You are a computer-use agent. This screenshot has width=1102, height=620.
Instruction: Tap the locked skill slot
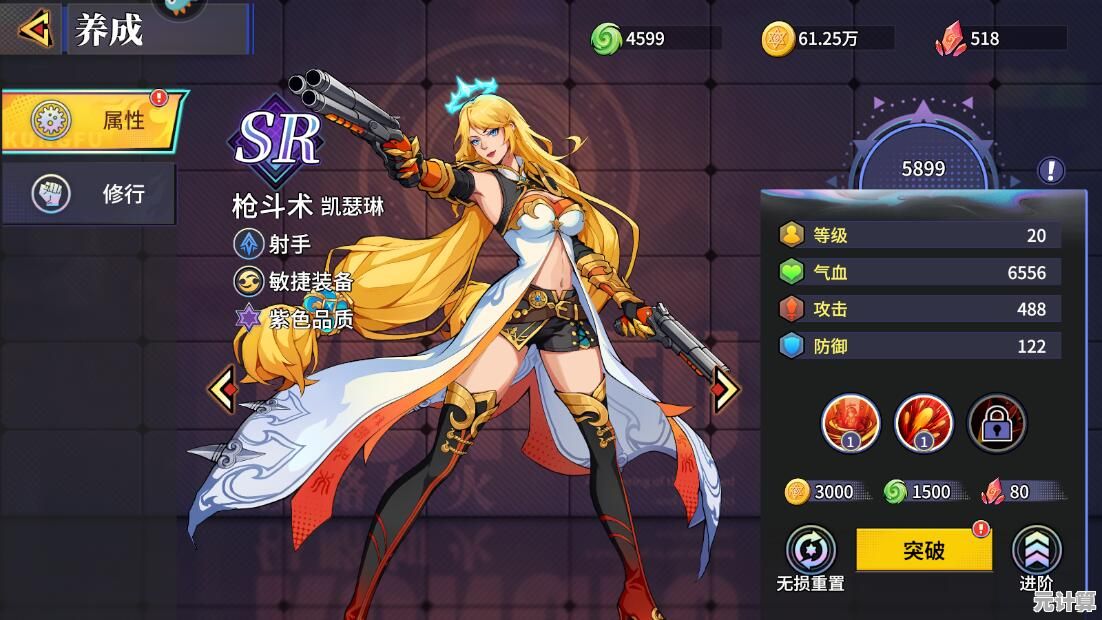tap(997, 423)
